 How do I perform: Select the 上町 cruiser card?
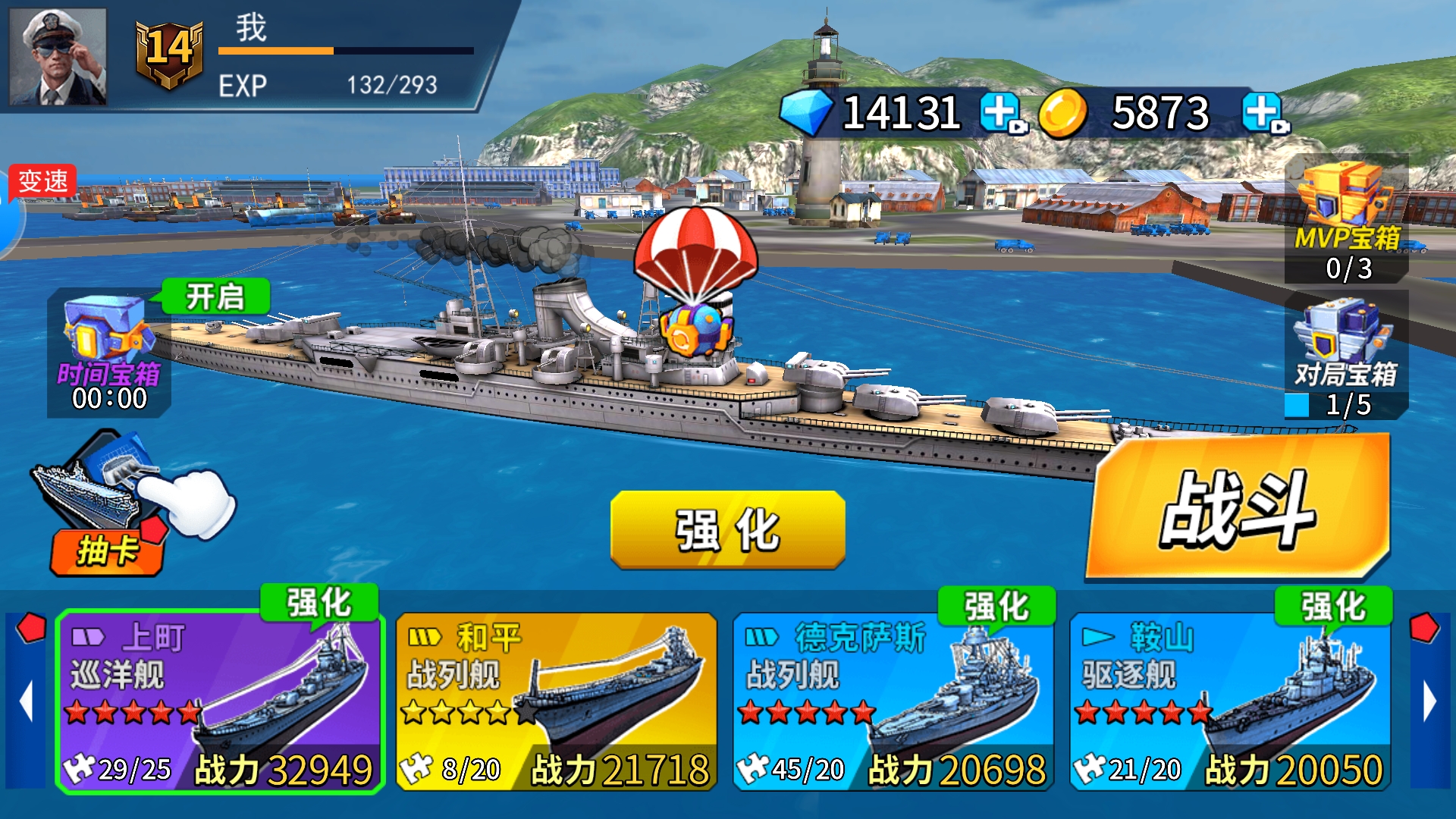tap(220, 701)
